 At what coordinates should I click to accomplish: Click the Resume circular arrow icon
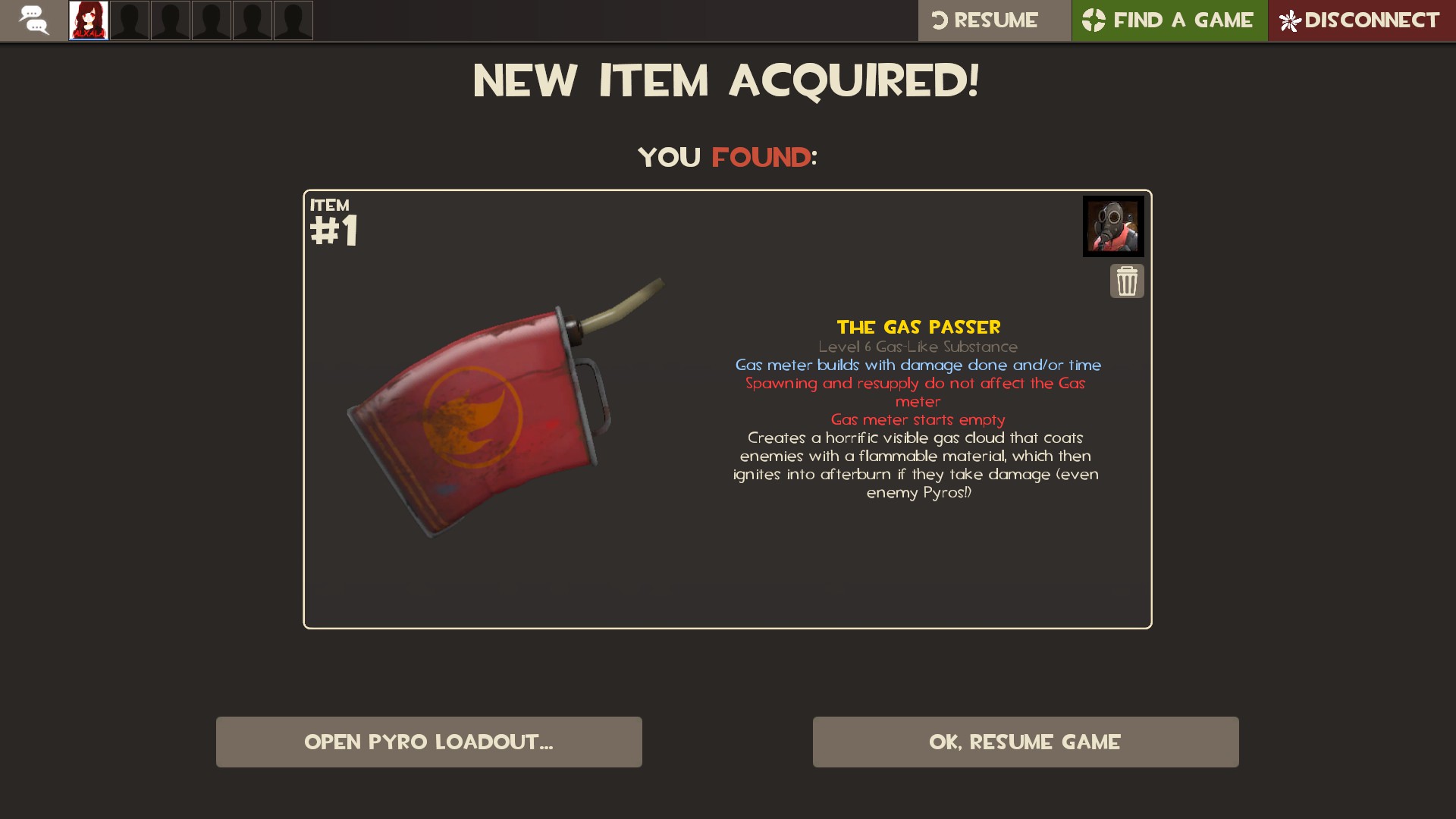pos(940,20)
